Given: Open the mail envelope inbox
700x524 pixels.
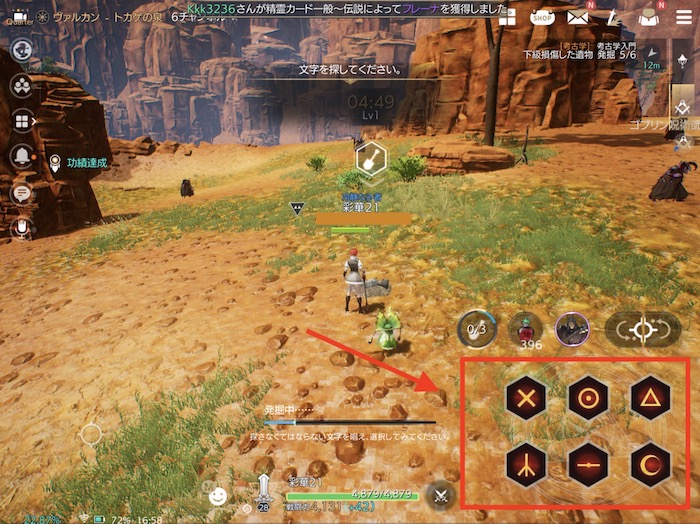Looking at the screenshot, I should pos(577,17).
